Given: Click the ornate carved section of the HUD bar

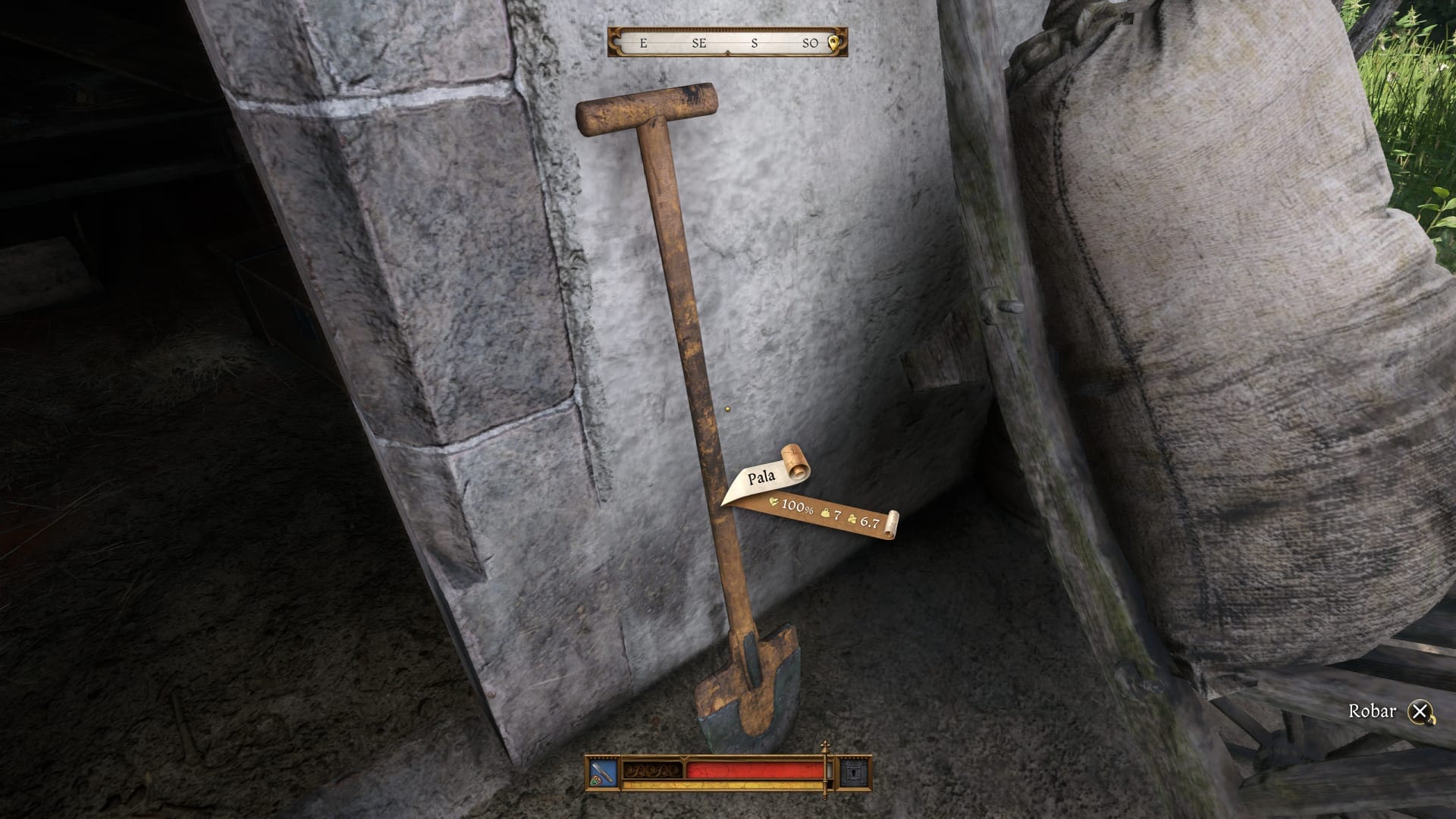Looking at the screenshot, I should (652, 770).
